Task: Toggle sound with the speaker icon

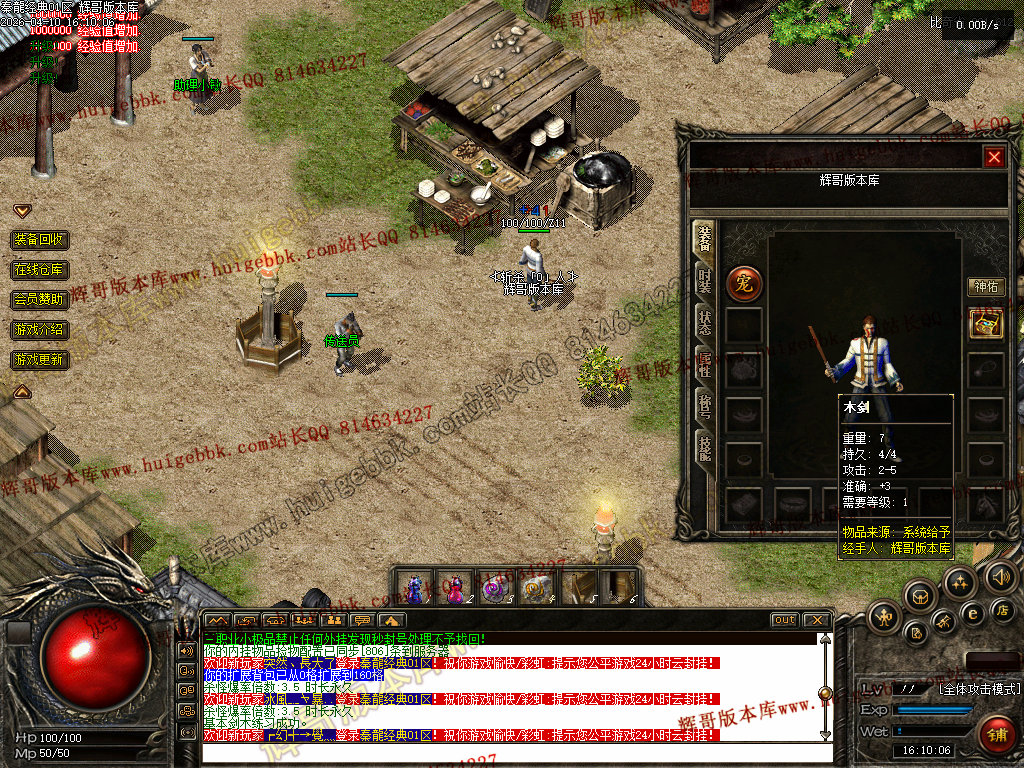Action: click(x=1000, y=577)
